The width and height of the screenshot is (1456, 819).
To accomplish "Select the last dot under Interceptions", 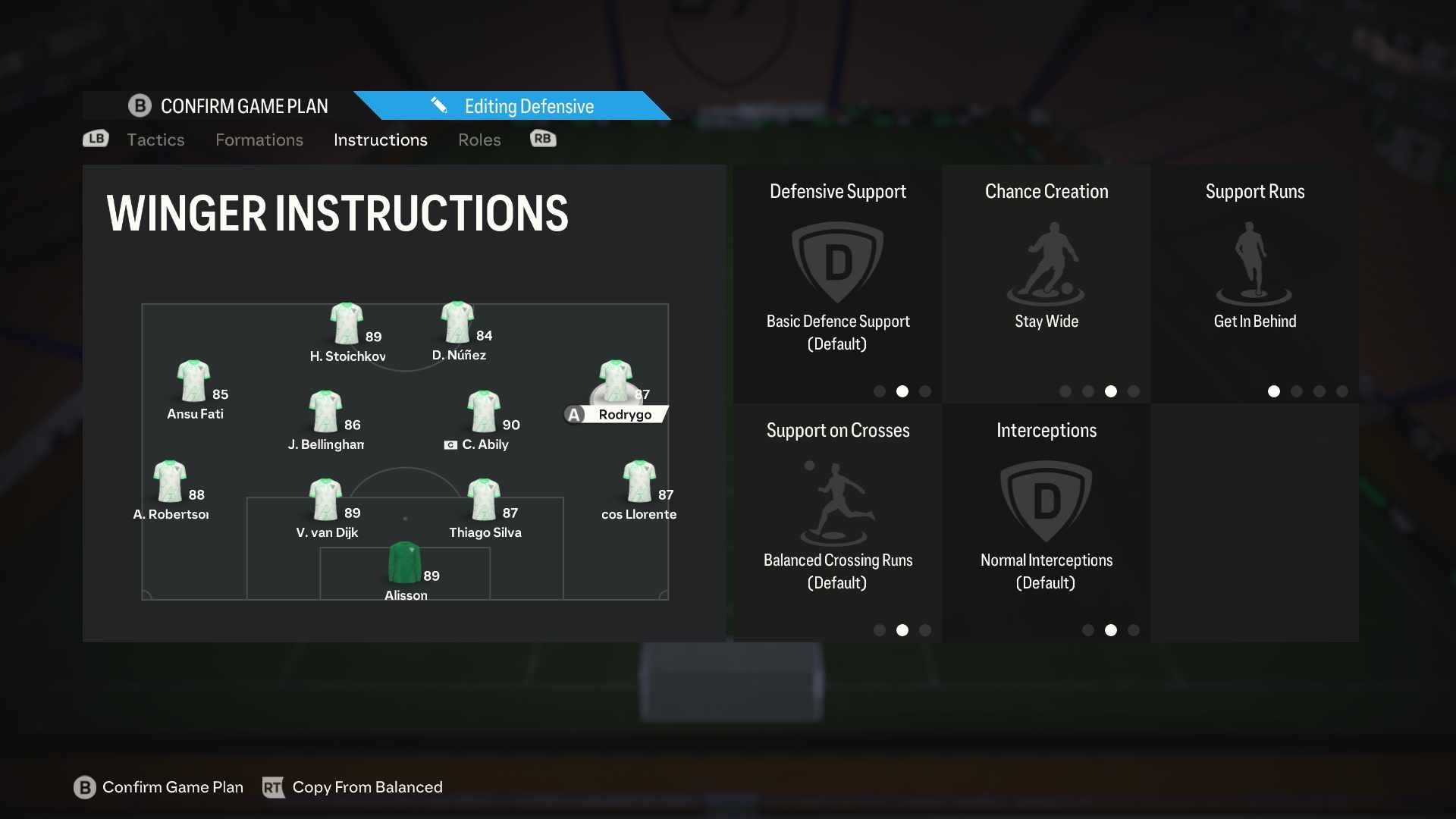I will pyautogui.click(x=1133, y=629).
